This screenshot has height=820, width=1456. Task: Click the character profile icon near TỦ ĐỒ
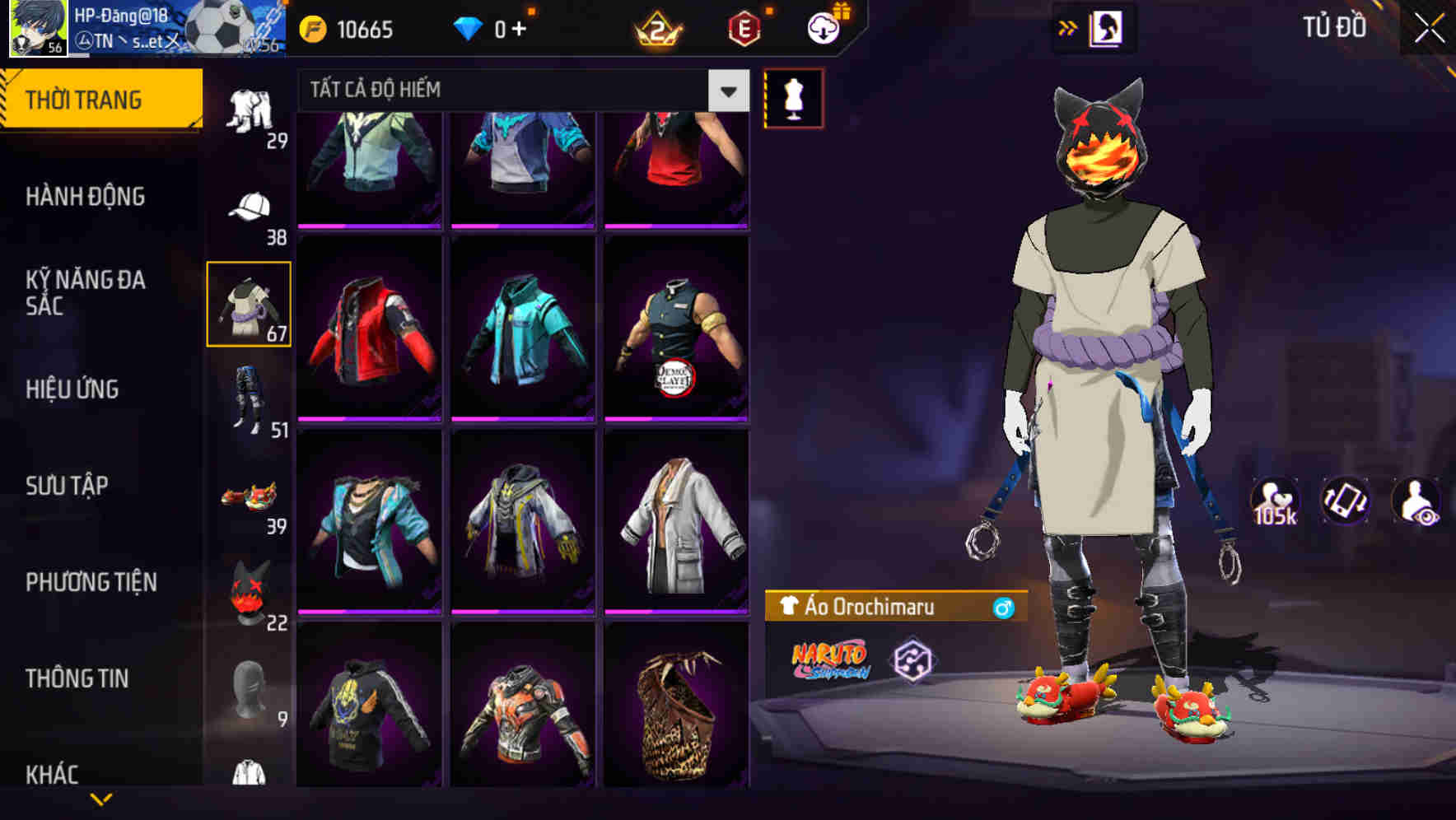point(1104,27)
